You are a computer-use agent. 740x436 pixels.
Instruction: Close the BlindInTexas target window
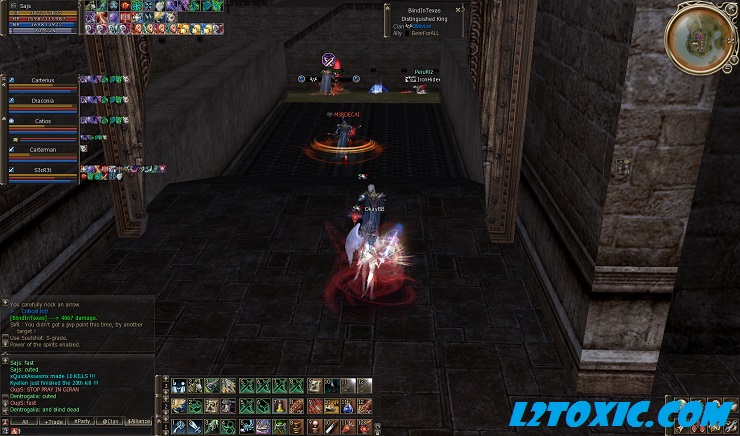460,8
